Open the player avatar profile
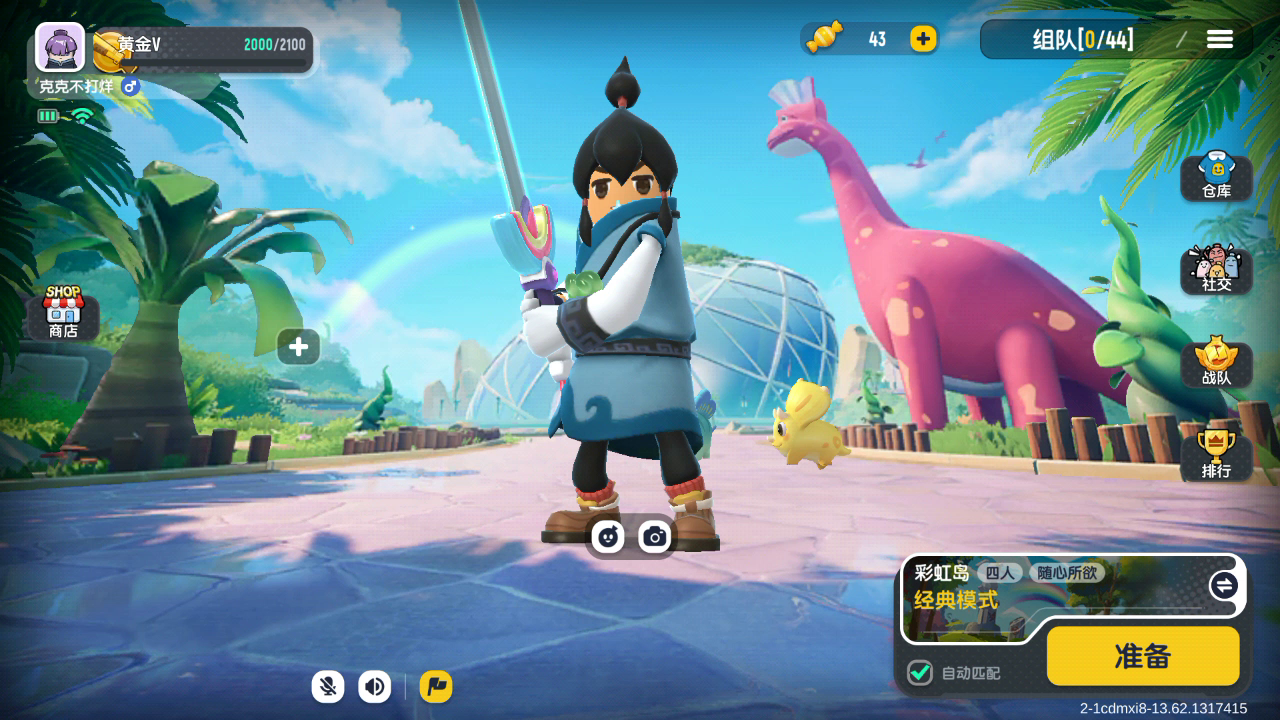This screenshot has height=720, width=1280. [x=60, y=47]
